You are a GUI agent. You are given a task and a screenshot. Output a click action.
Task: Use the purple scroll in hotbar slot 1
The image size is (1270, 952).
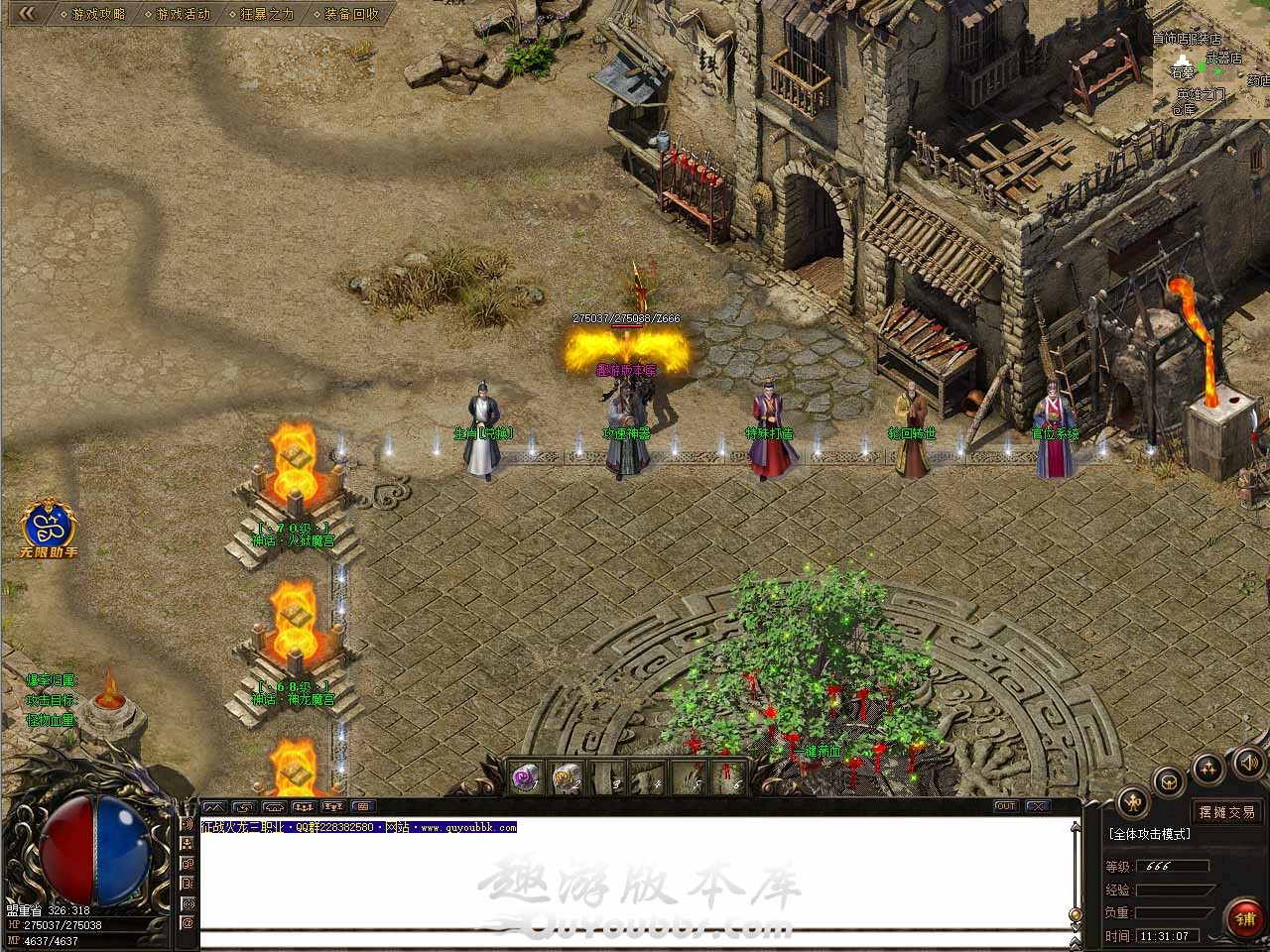525,777
